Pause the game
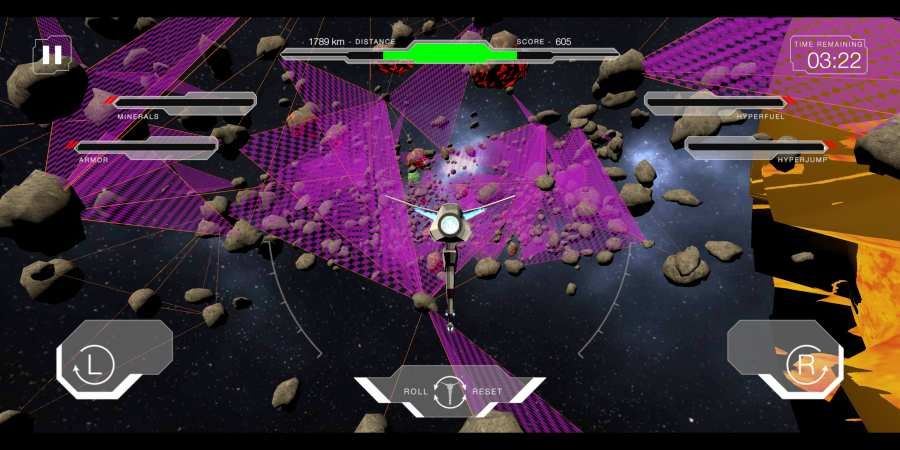The height and width of the screenshot is (450, 900). [x=51, y=55]
